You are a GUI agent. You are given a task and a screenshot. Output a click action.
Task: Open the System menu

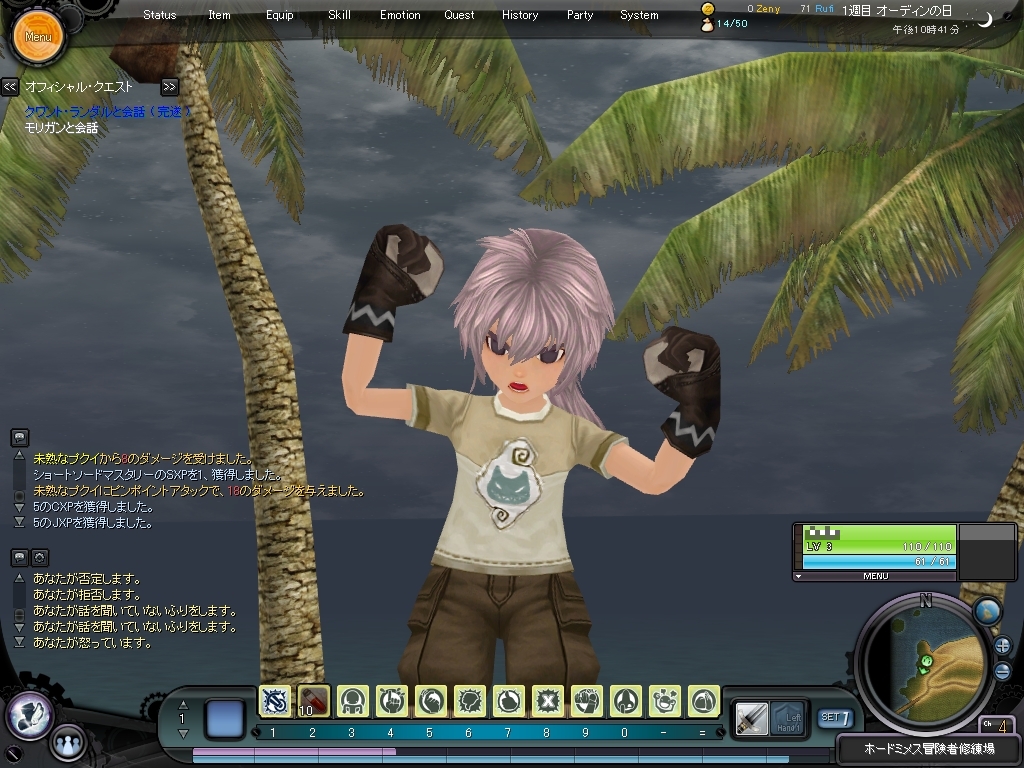[639, 15]
